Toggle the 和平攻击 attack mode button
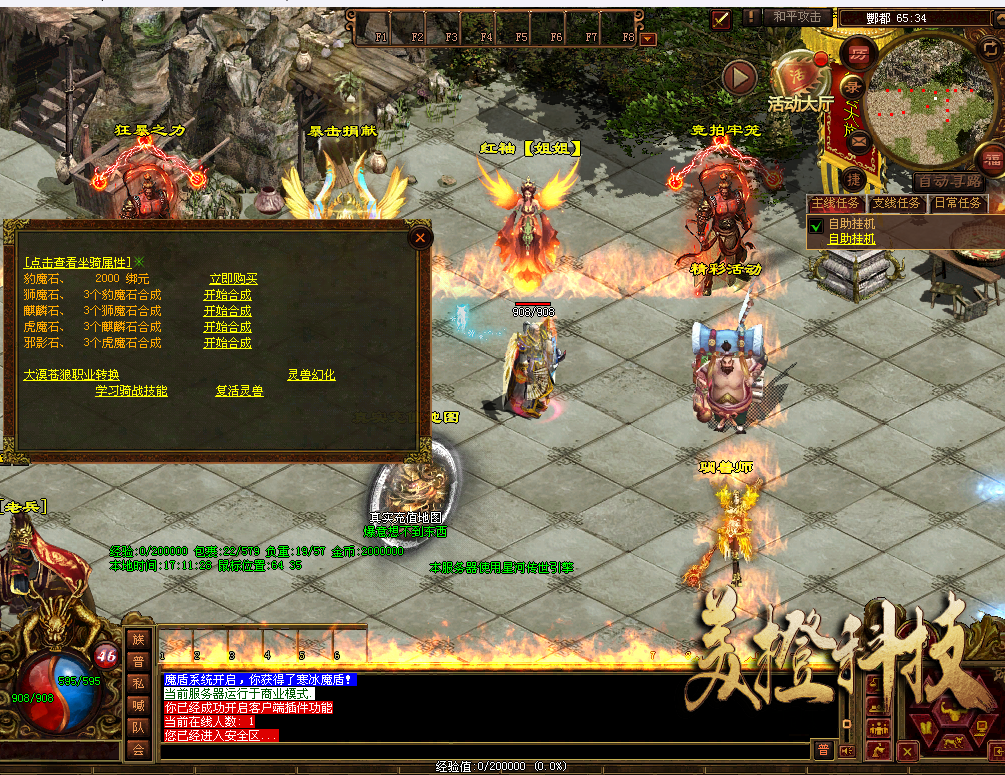This screenshot has width=1005, height=775. pyautogui.click(x=797, y=17)
